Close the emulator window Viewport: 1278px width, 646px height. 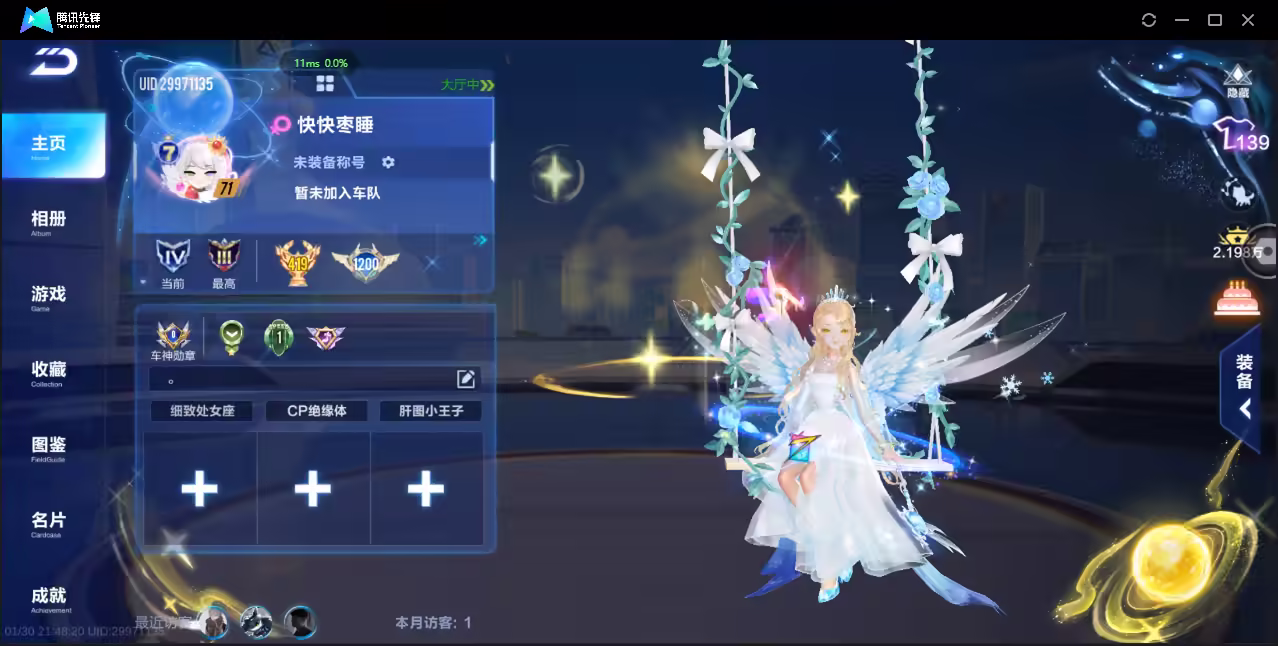coord(1248,20)
